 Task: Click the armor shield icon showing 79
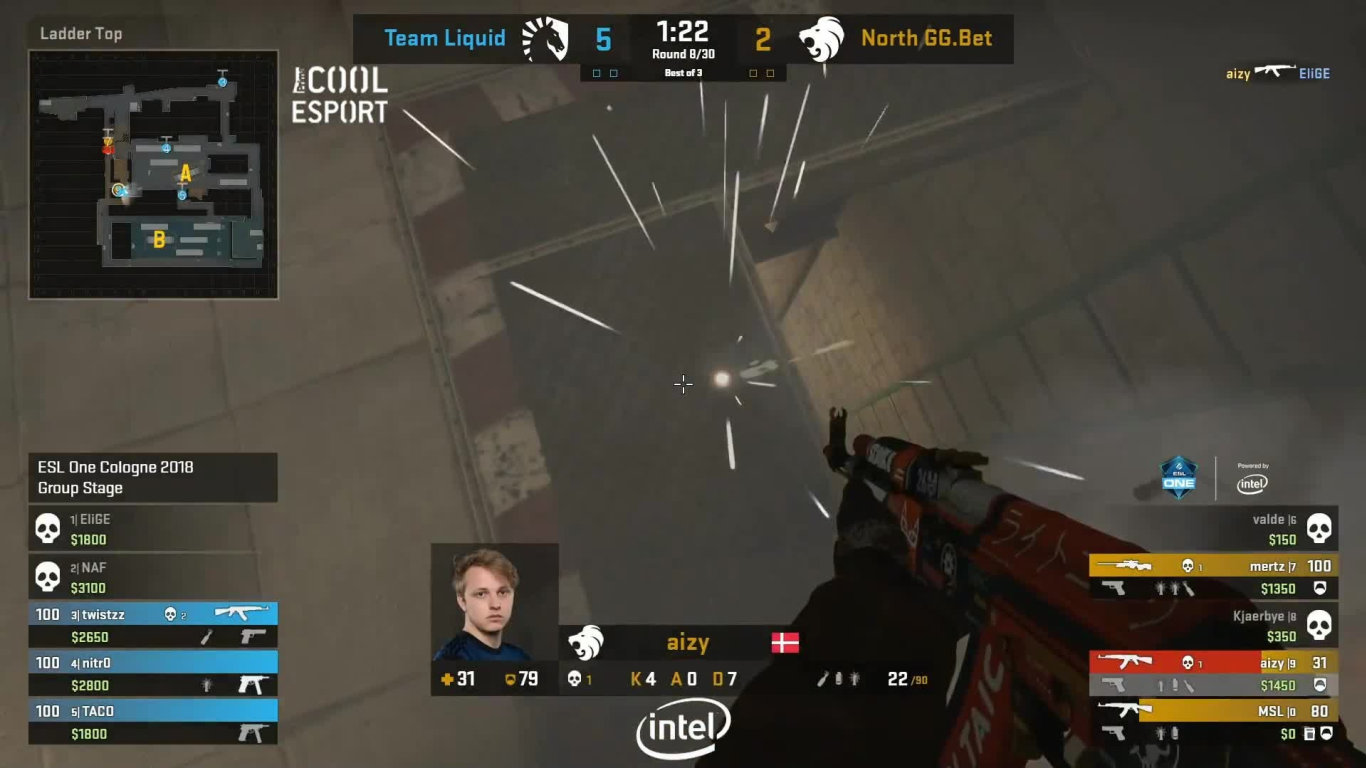coord(508,677)
